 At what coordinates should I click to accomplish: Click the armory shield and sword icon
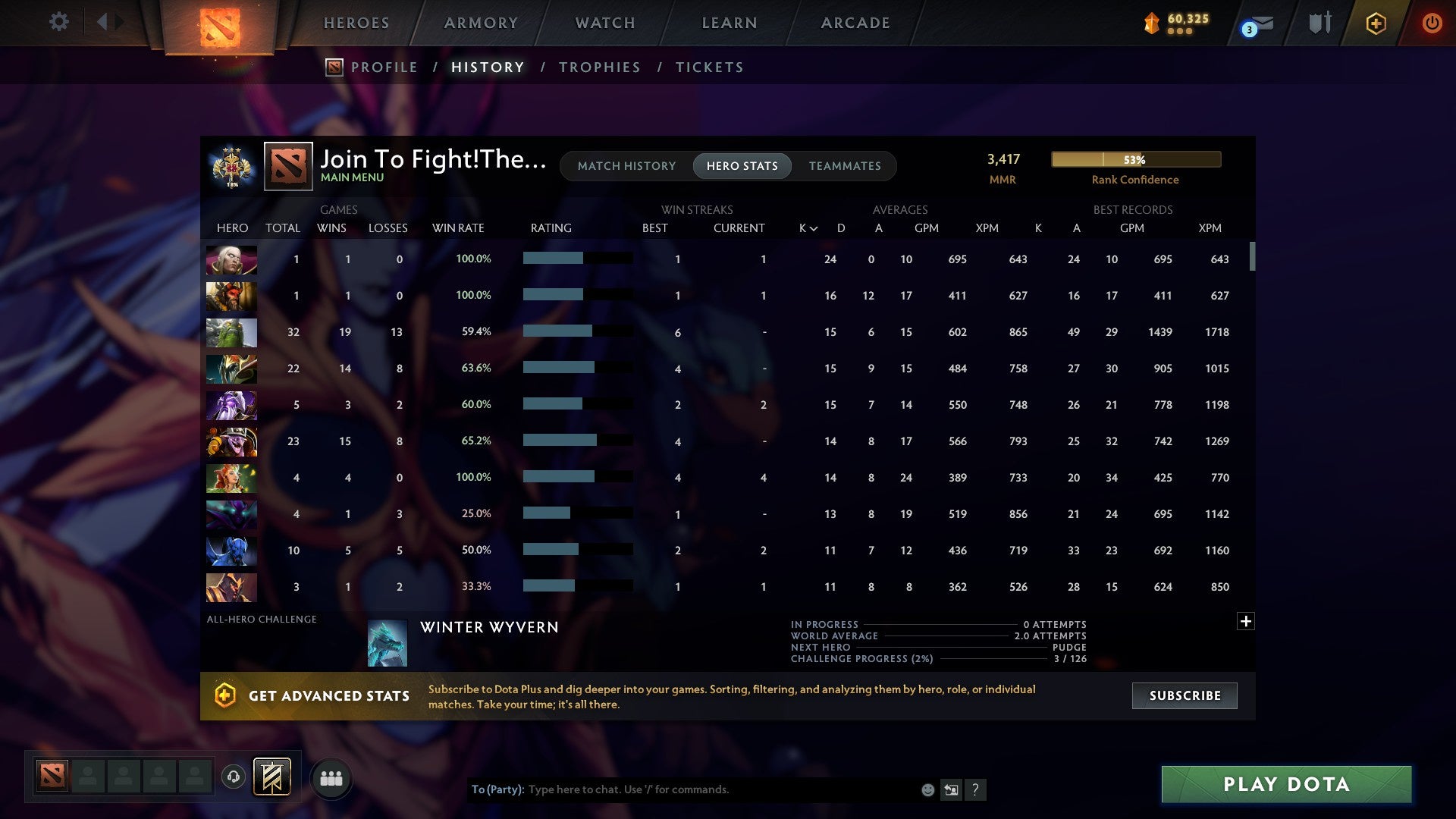coord(1319,23)
